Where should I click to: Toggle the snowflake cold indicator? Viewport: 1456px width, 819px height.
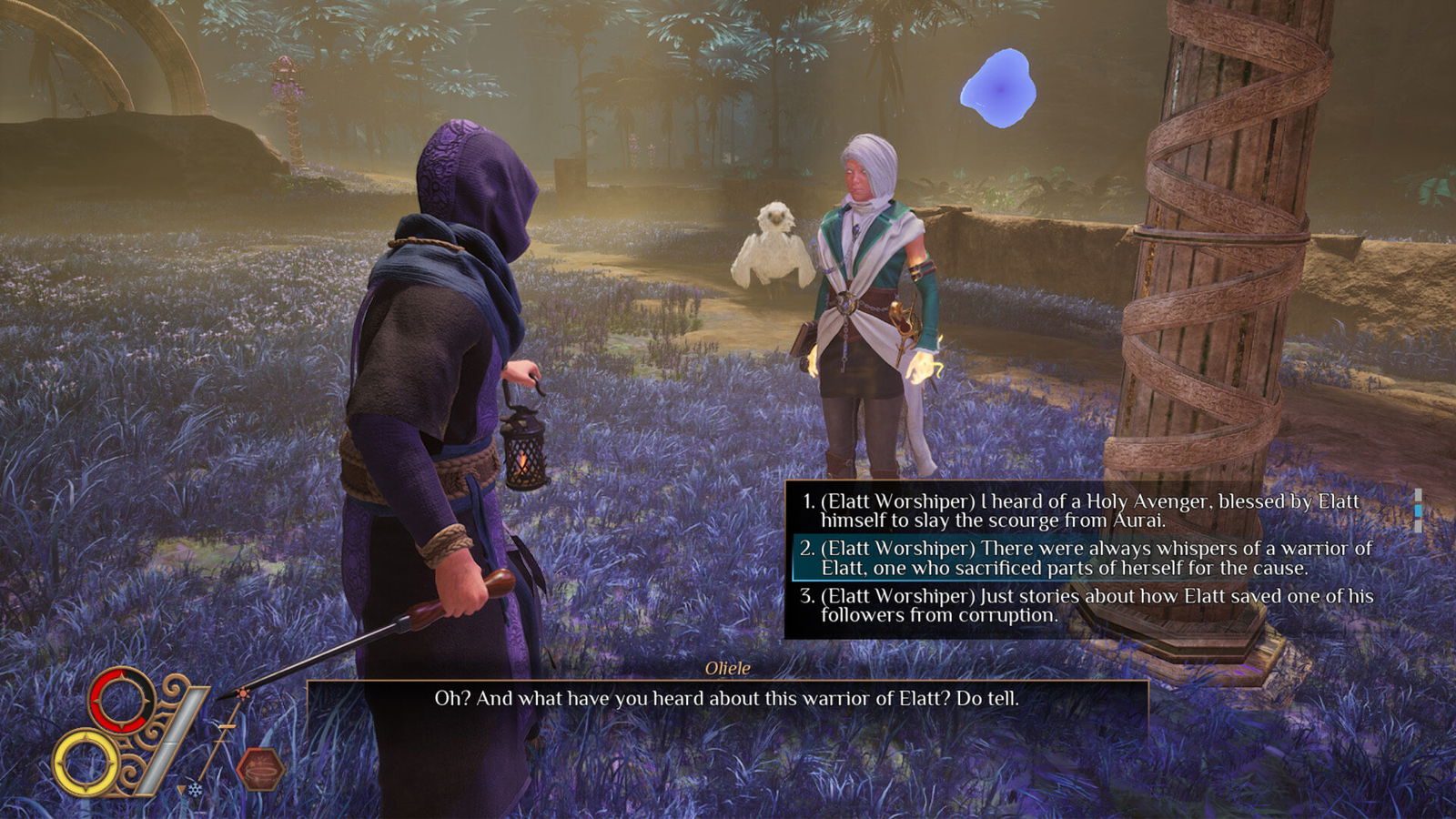point(195,788)
